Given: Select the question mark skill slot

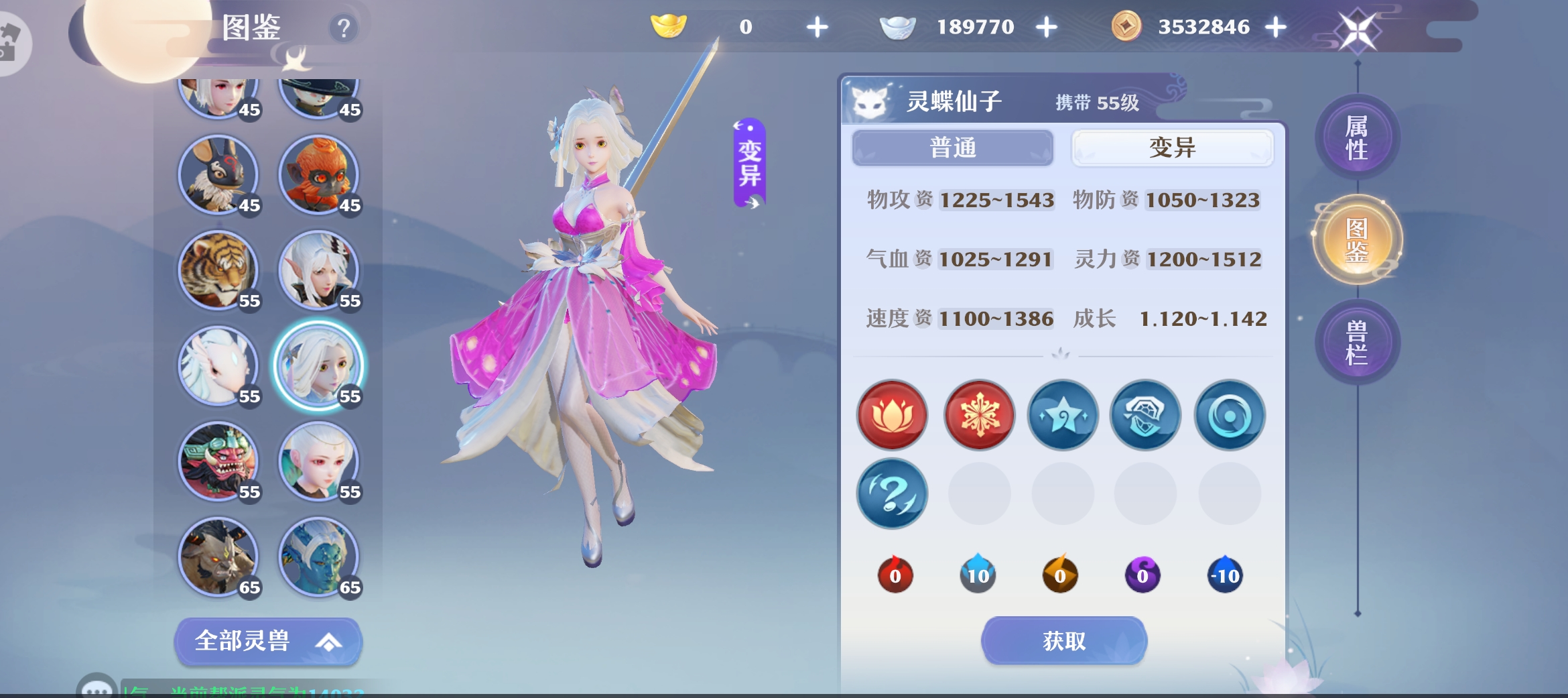Looking at the screenshot, I should [893, 494].
